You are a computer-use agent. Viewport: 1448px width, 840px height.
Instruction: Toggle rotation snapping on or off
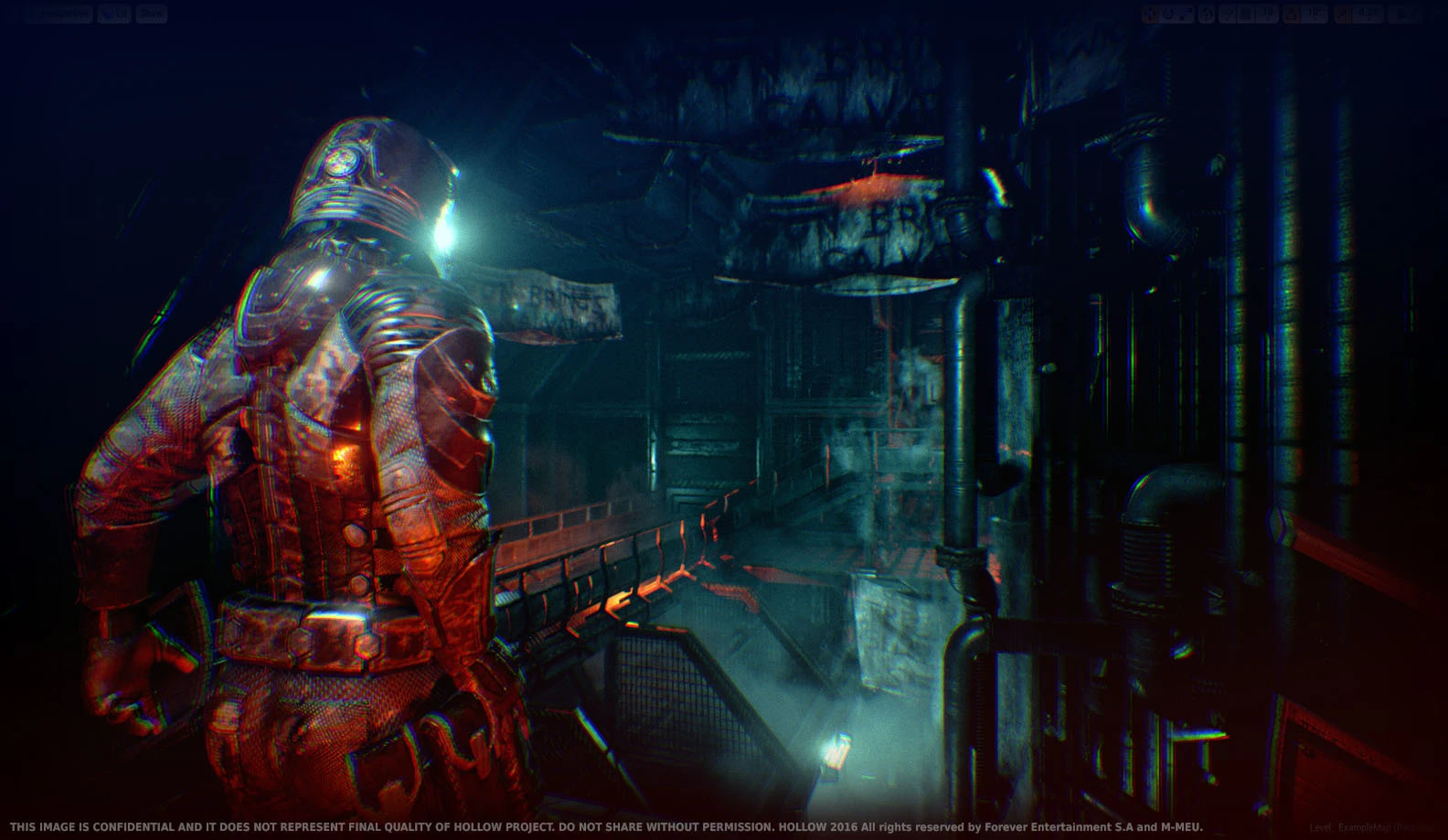1292,12
